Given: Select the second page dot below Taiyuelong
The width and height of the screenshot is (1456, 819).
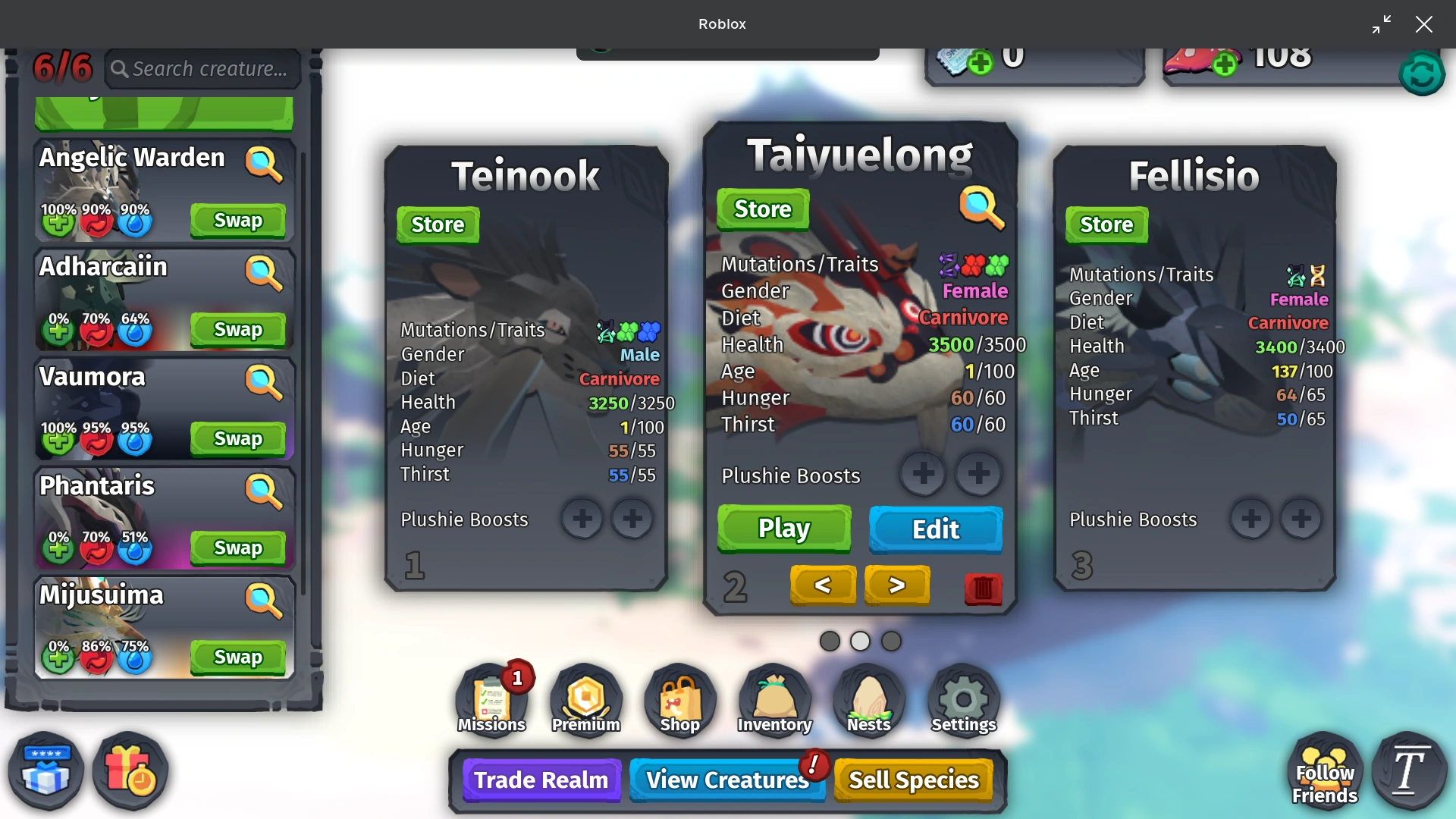Looking at the screenshot, I should click(x=861, y=641).
